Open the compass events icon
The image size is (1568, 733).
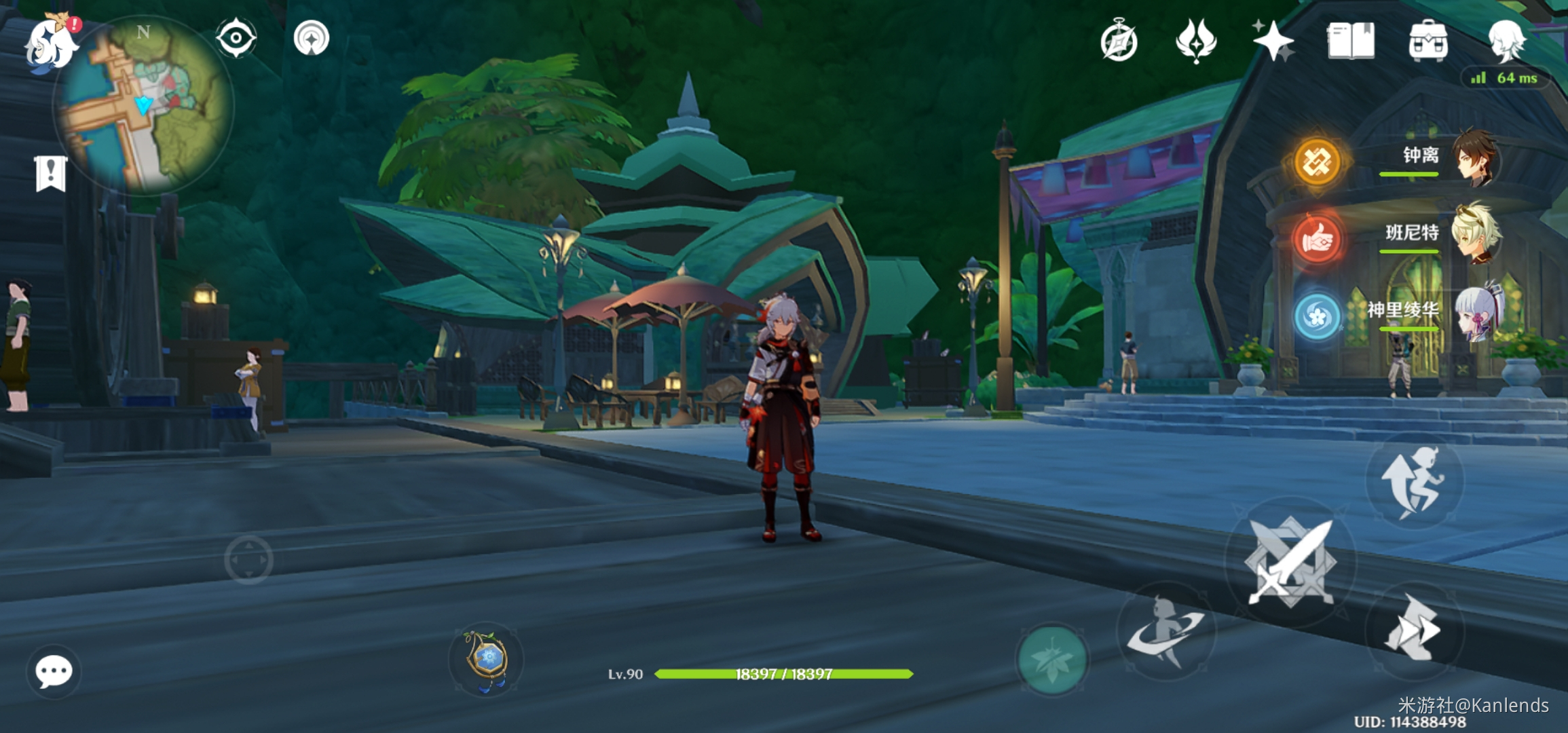(x=1119, y=41)
